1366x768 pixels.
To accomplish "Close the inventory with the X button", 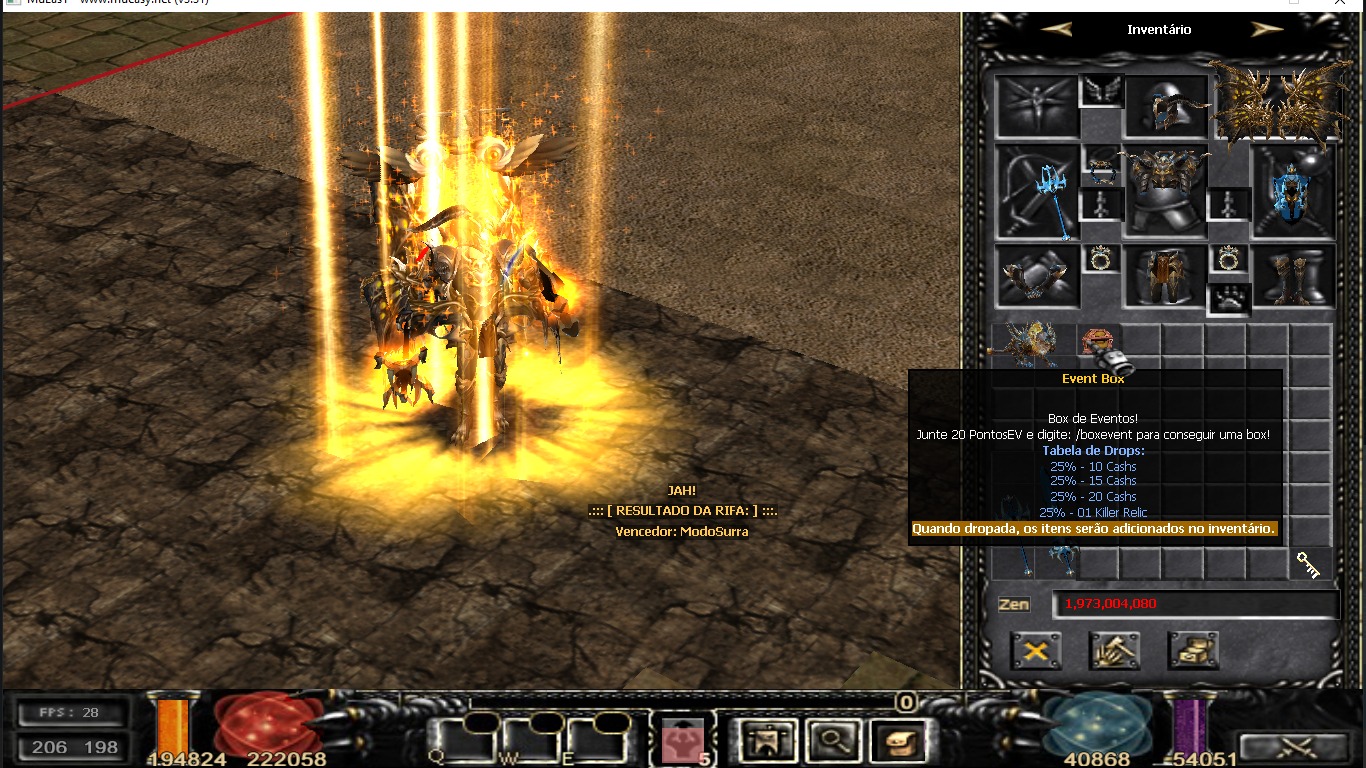I will (1036, 651).
